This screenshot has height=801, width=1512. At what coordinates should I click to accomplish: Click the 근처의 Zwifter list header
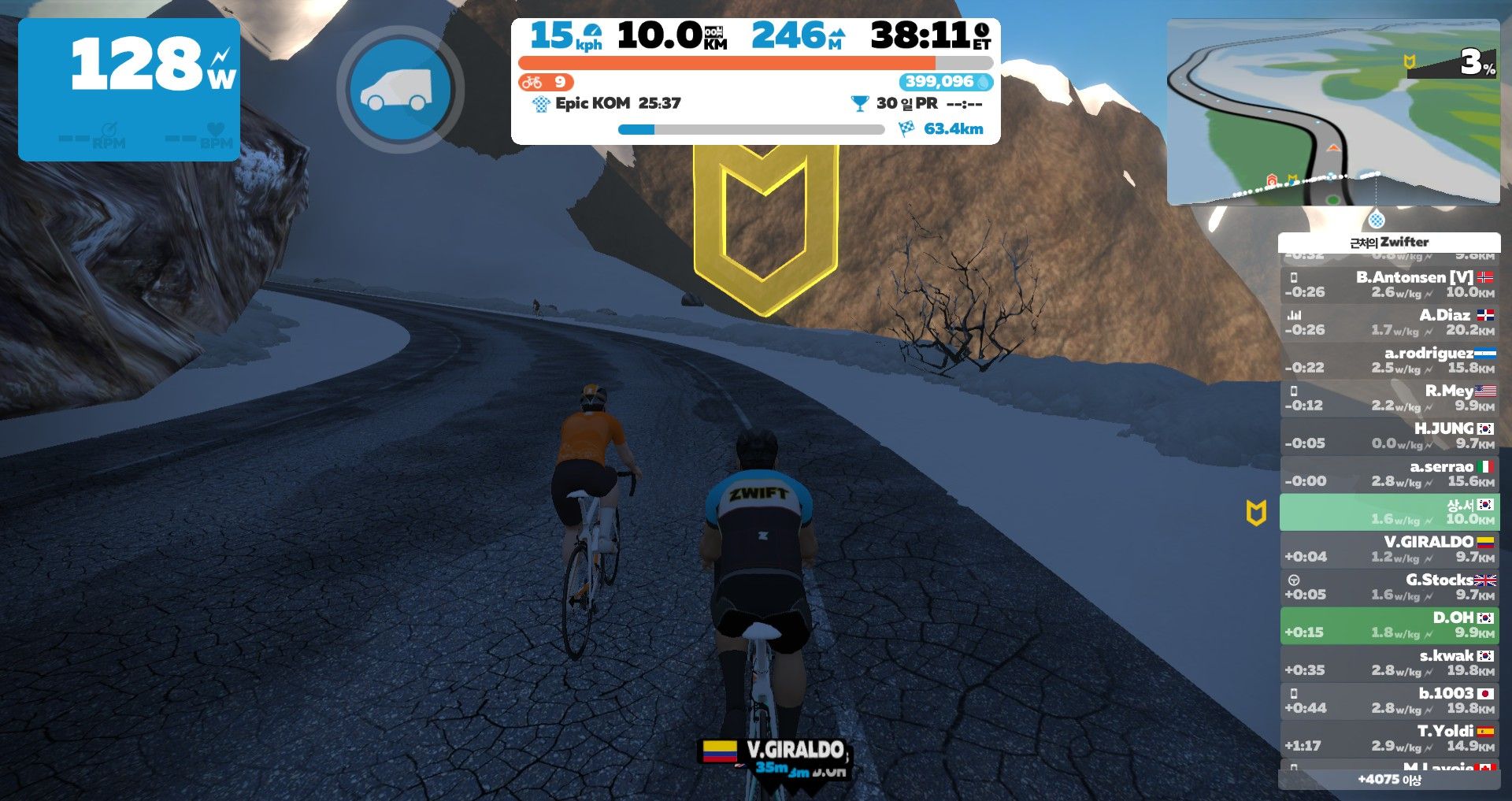coord(1389,242)
